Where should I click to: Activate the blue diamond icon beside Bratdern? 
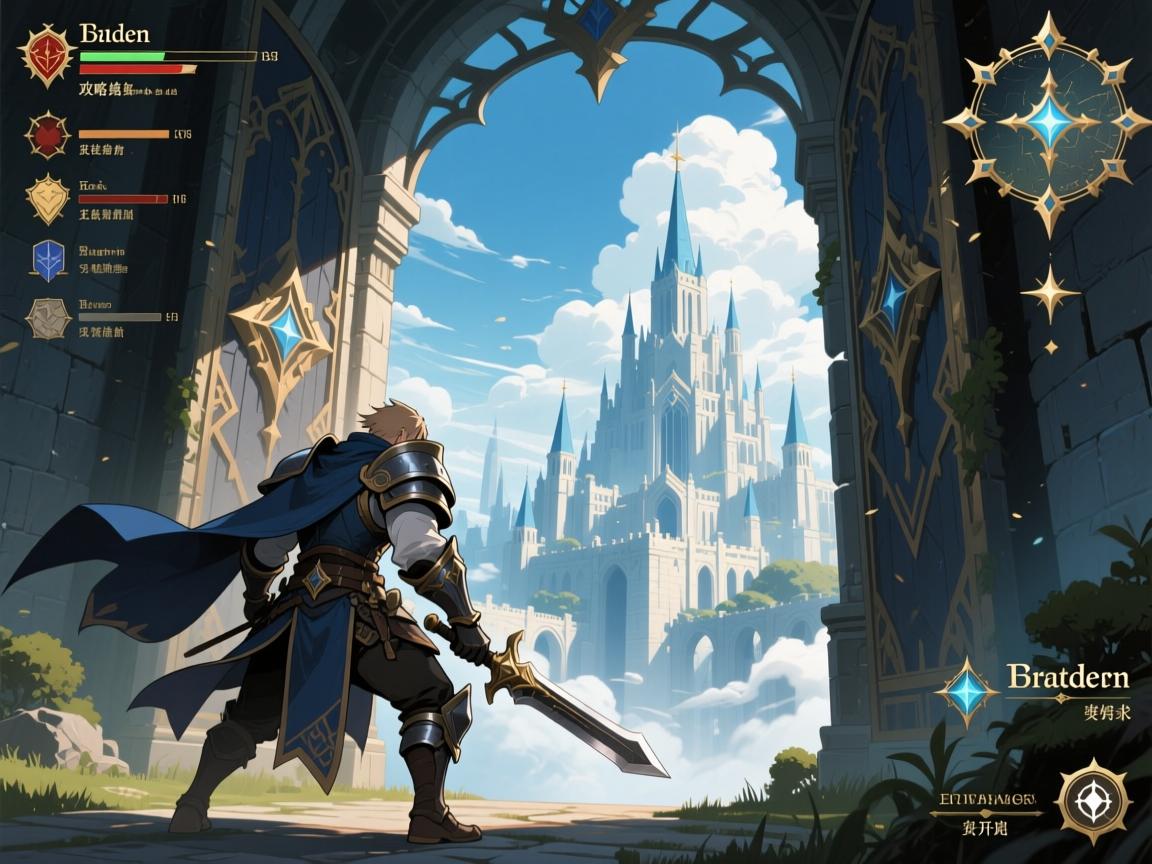(x=966, y=692)
